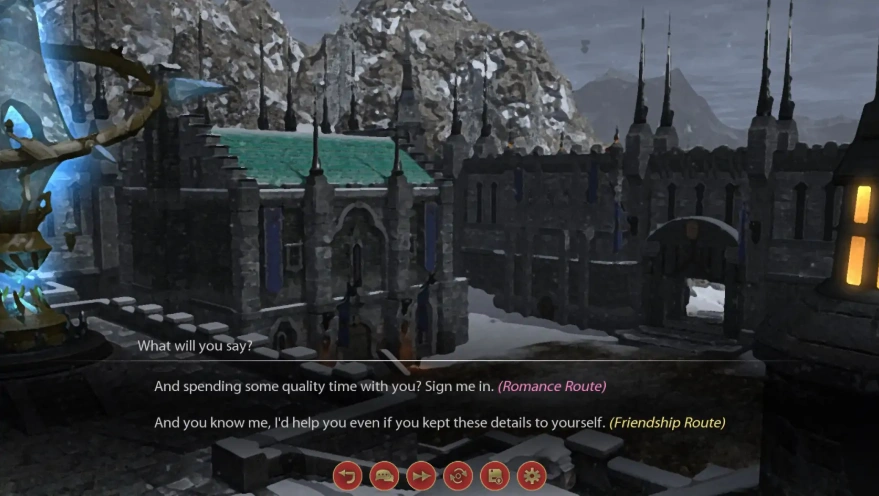Open the save game menu
Screen dimensions: 879x496
pos(495,476)
